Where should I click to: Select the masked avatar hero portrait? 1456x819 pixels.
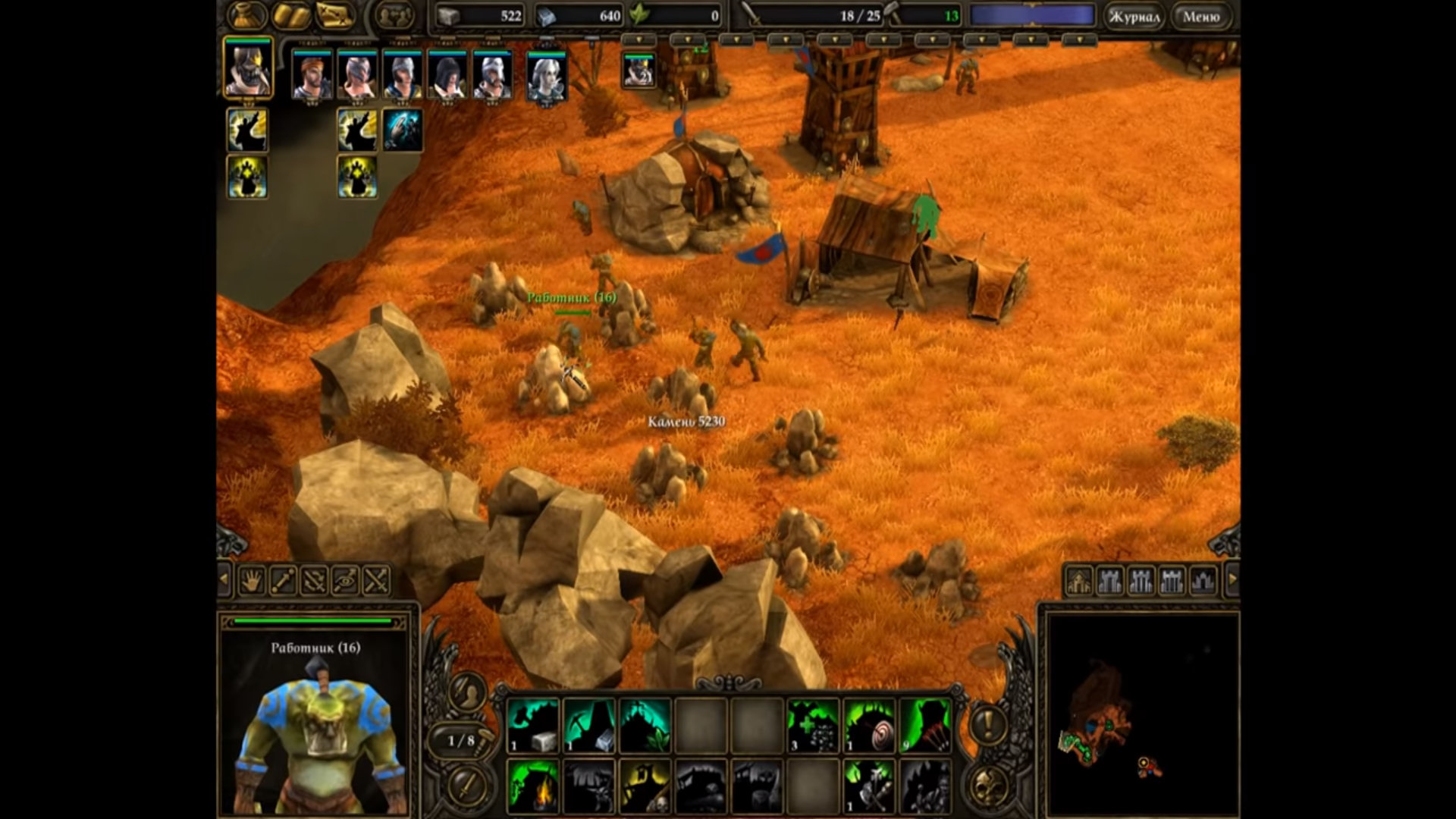pyautogui.click(x=248, y=70)
